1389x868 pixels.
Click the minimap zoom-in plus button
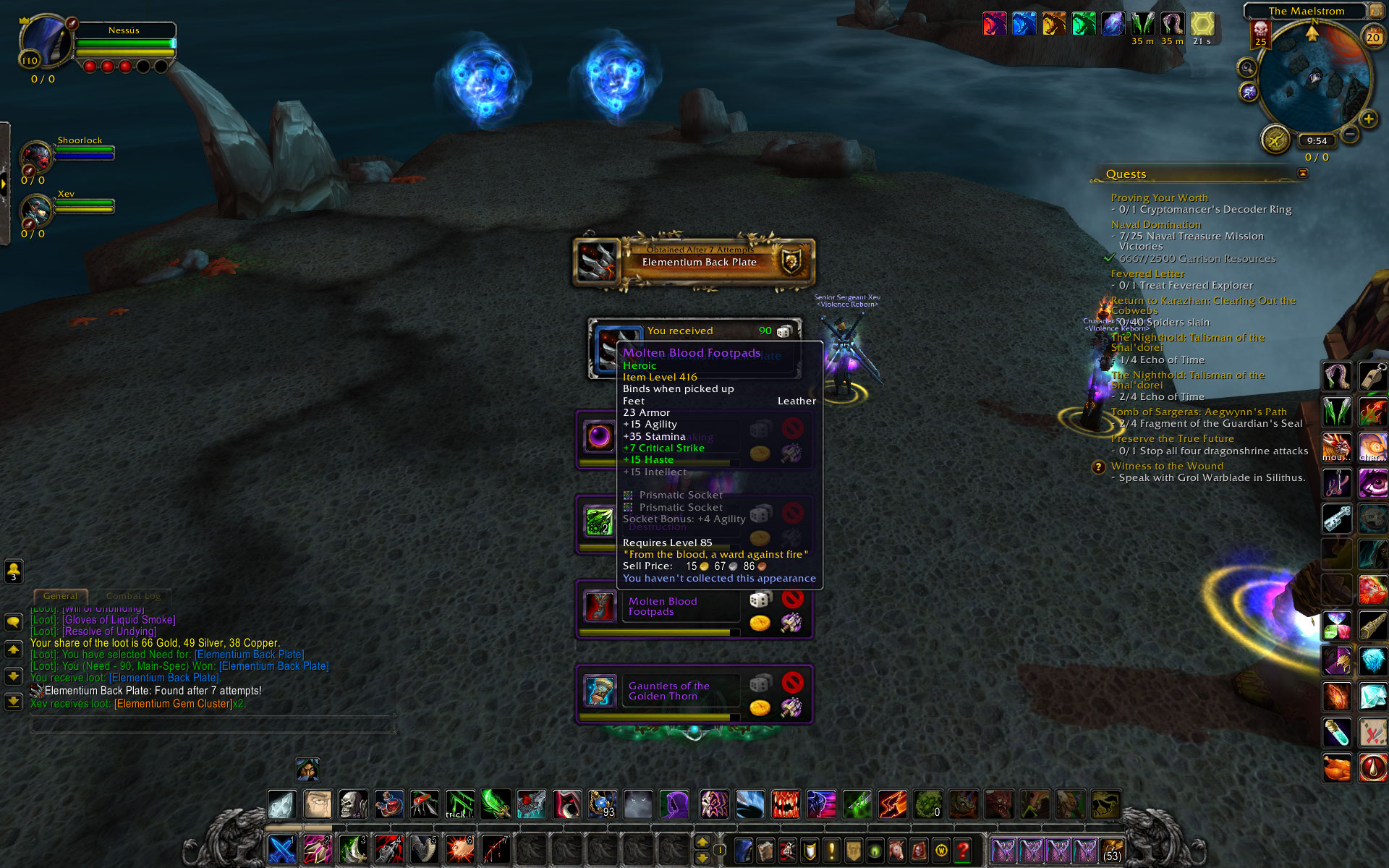pos(1367,119)
